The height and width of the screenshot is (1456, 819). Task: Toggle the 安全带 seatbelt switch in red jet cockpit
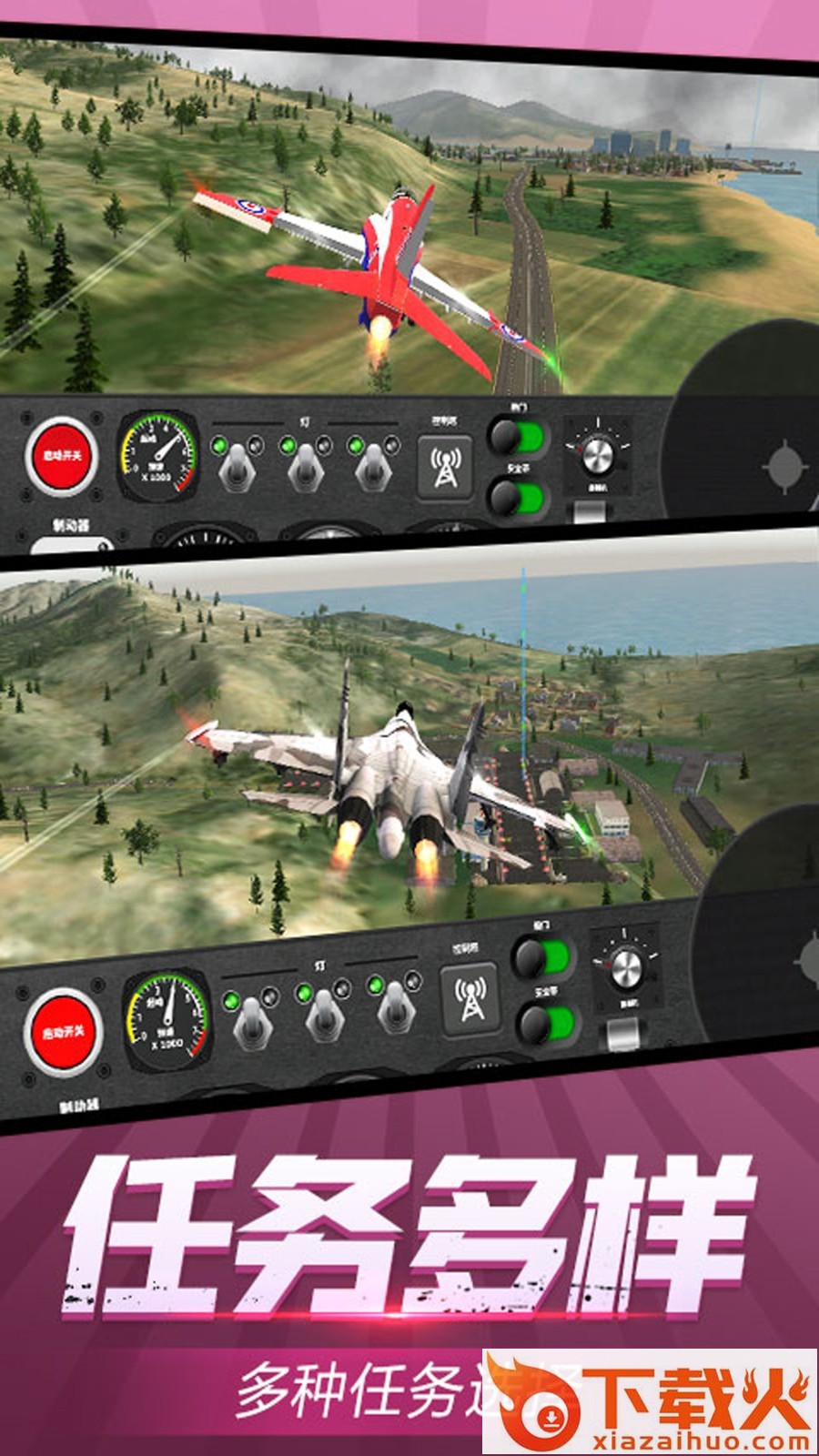[518, 498]
